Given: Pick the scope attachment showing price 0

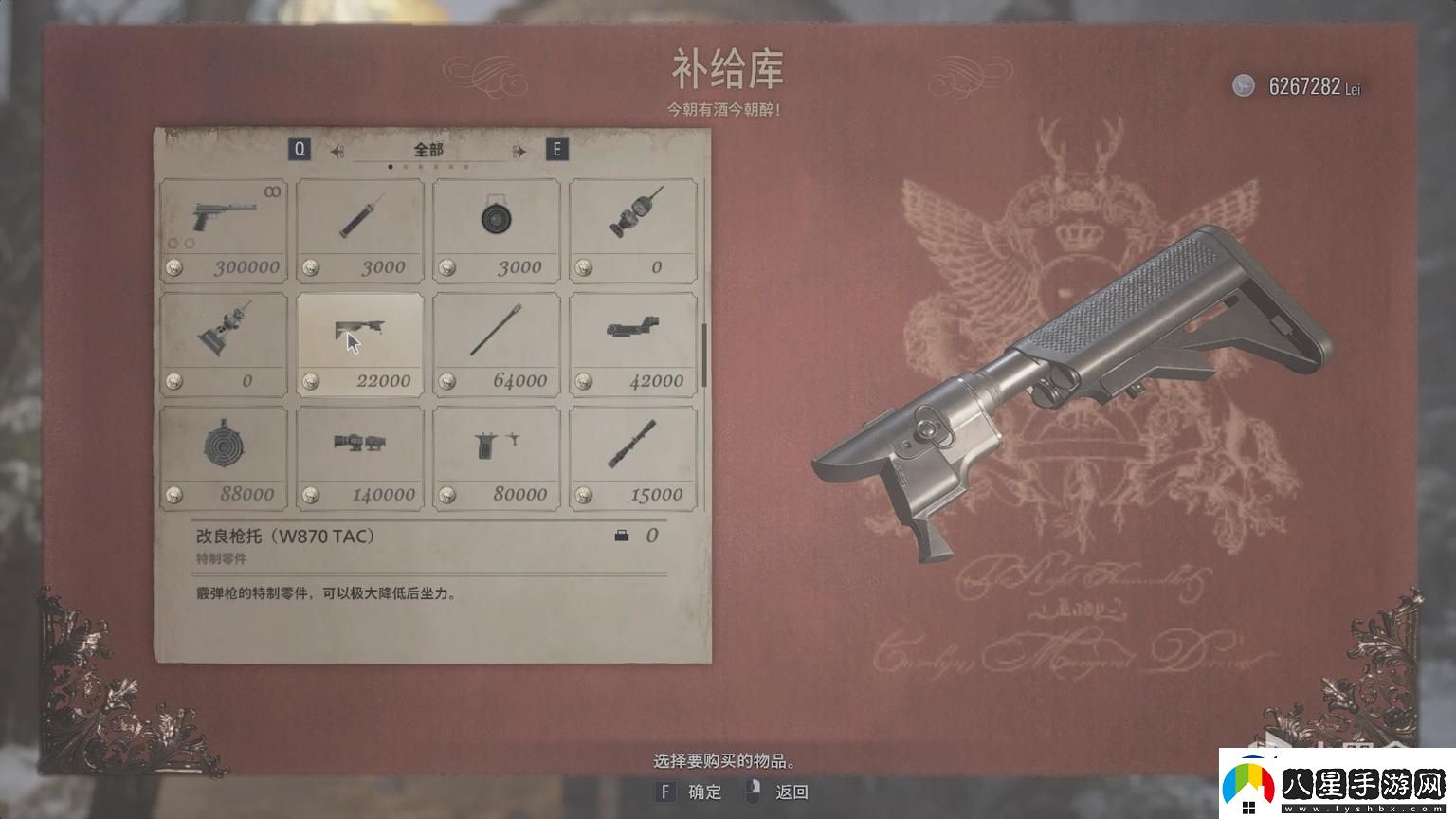Looking at the screenshot, I should pyautogui.click(x=632, y=227).
